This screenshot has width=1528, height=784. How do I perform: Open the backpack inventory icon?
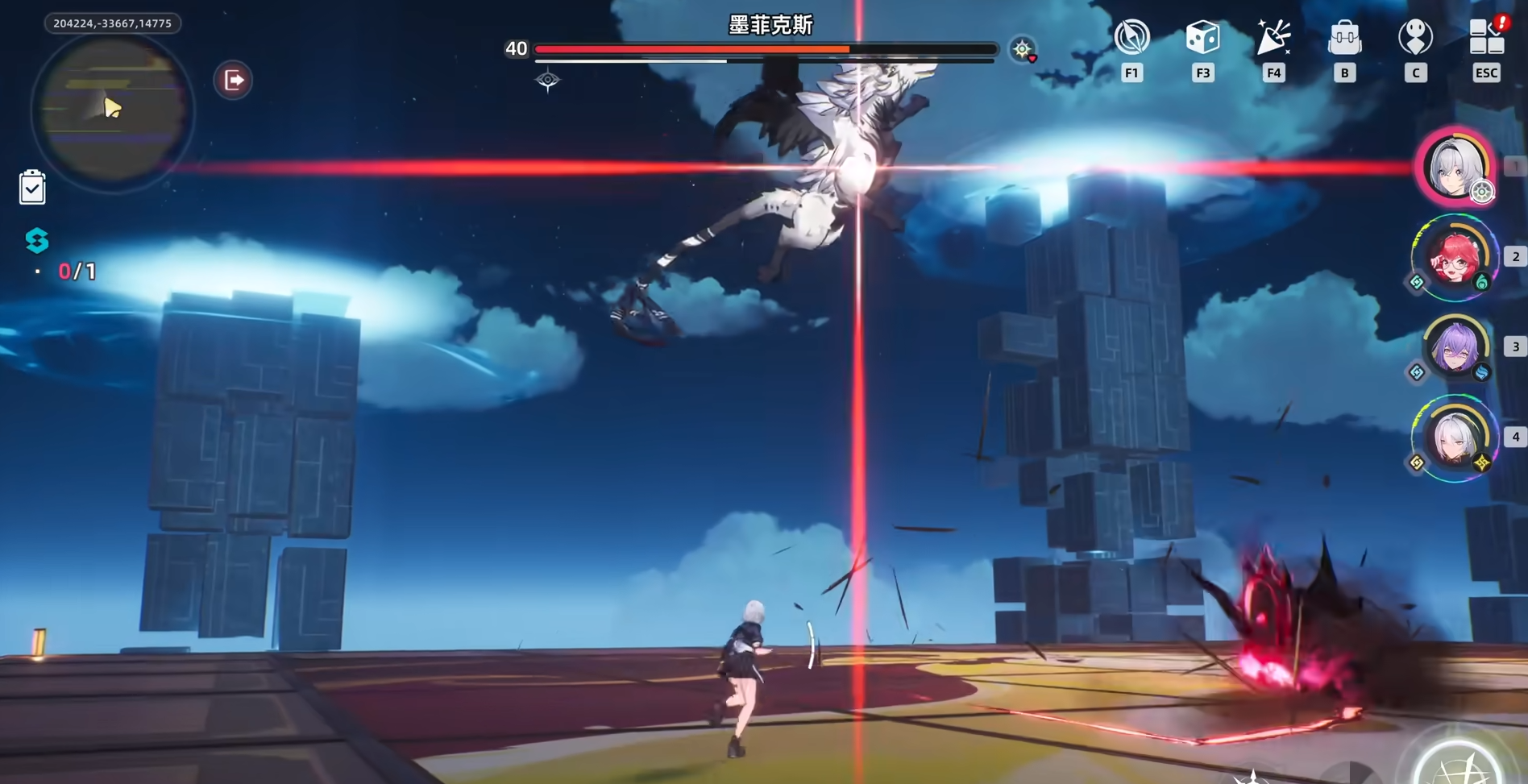pyautogui.click(x=1344, y=38)
